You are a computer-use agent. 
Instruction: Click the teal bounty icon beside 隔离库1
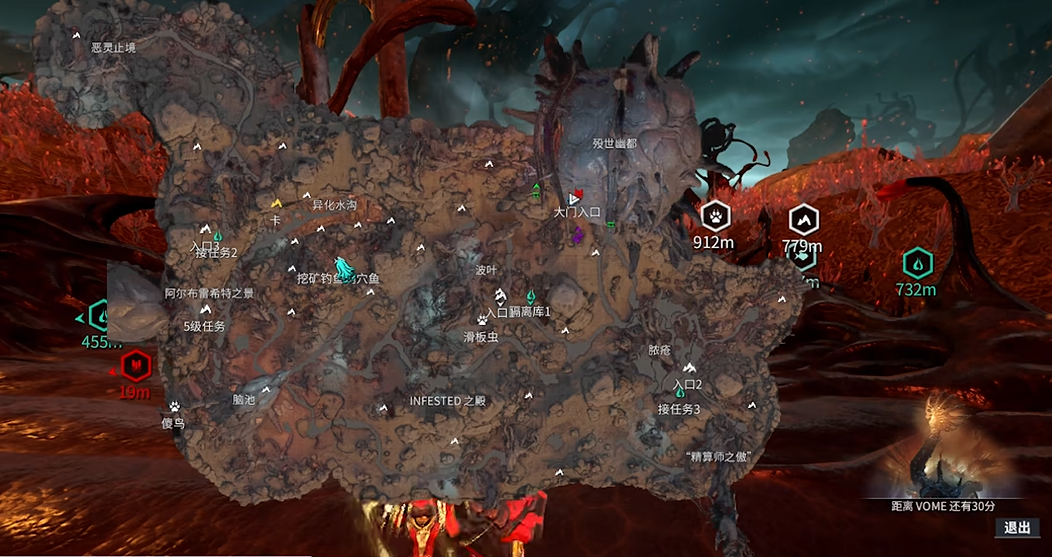pyautogui.click(x=532, y=297)
